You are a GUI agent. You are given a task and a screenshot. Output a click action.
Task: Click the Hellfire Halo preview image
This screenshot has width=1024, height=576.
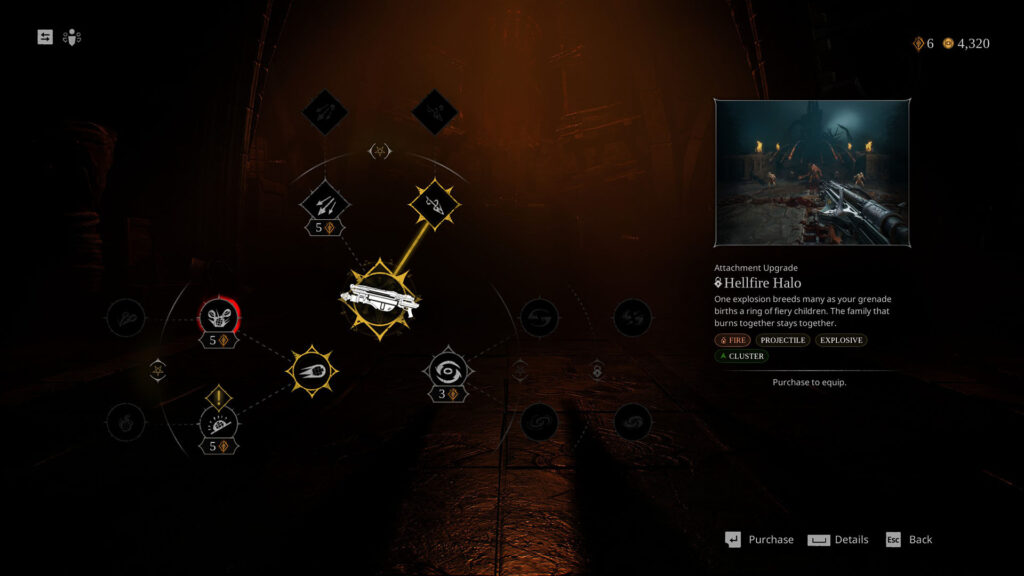click(812, 173)
